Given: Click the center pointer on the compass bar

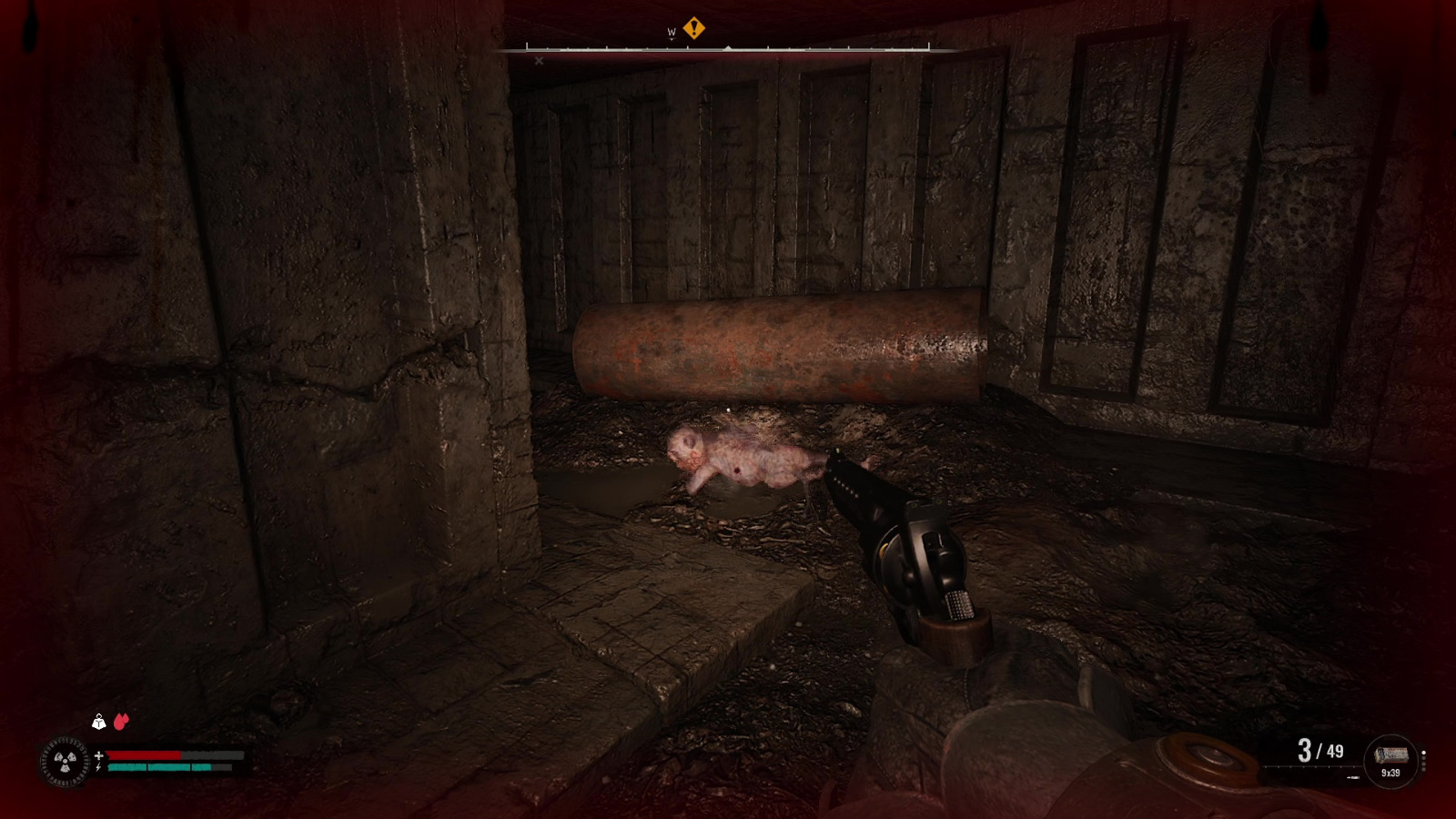Looking at the screenshot, I should tap(728, 47).
